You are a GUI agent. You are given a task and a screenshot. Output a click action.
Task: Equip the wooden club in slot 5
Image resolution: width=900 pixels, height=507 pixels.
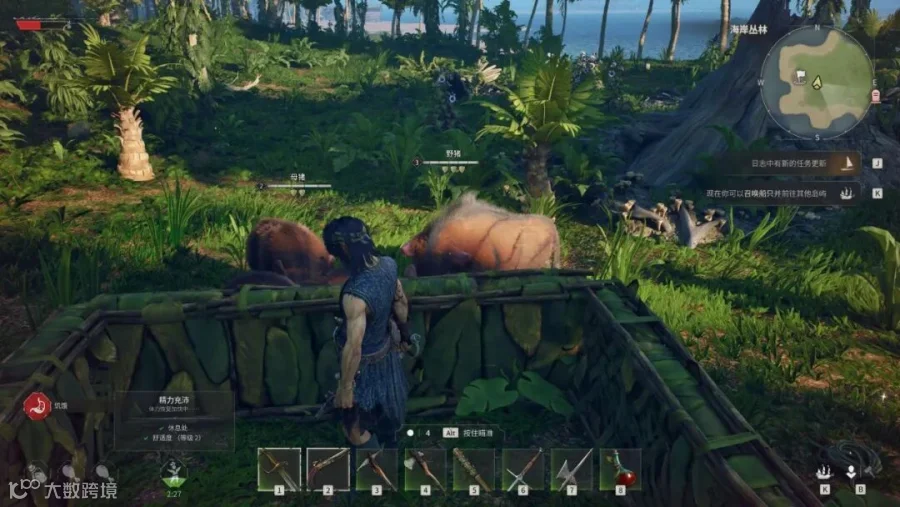(473, 469)
